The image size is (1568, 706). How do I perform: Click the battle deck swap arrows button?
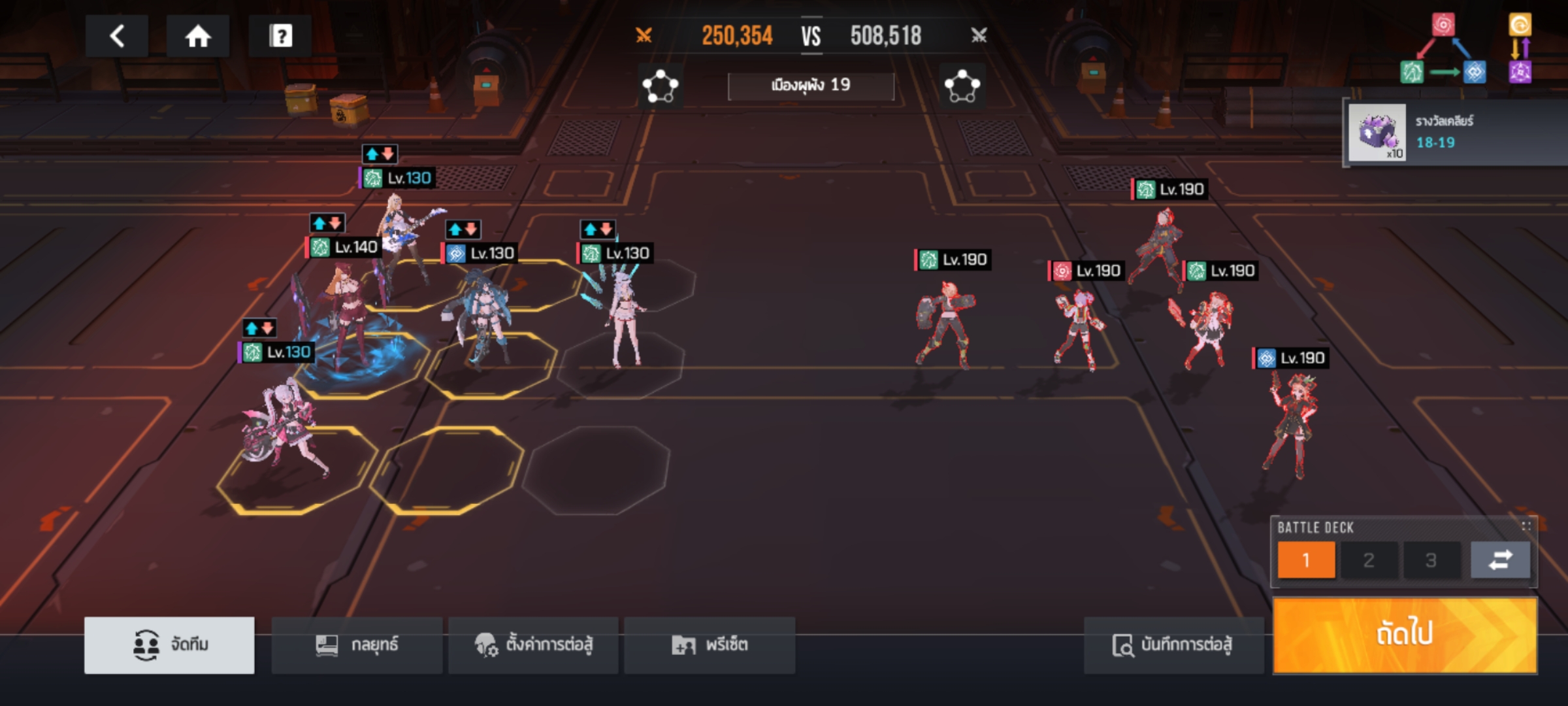(x=1500, y=560)
